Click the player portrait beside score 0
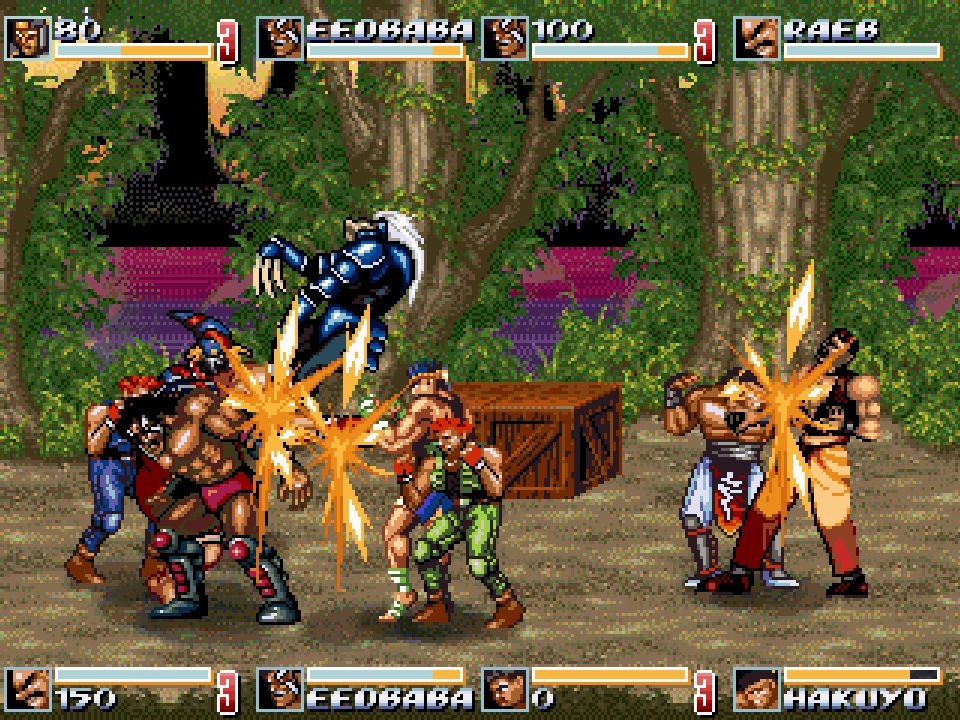Screen dimensions: 960x720 click(x=504, y=689)
